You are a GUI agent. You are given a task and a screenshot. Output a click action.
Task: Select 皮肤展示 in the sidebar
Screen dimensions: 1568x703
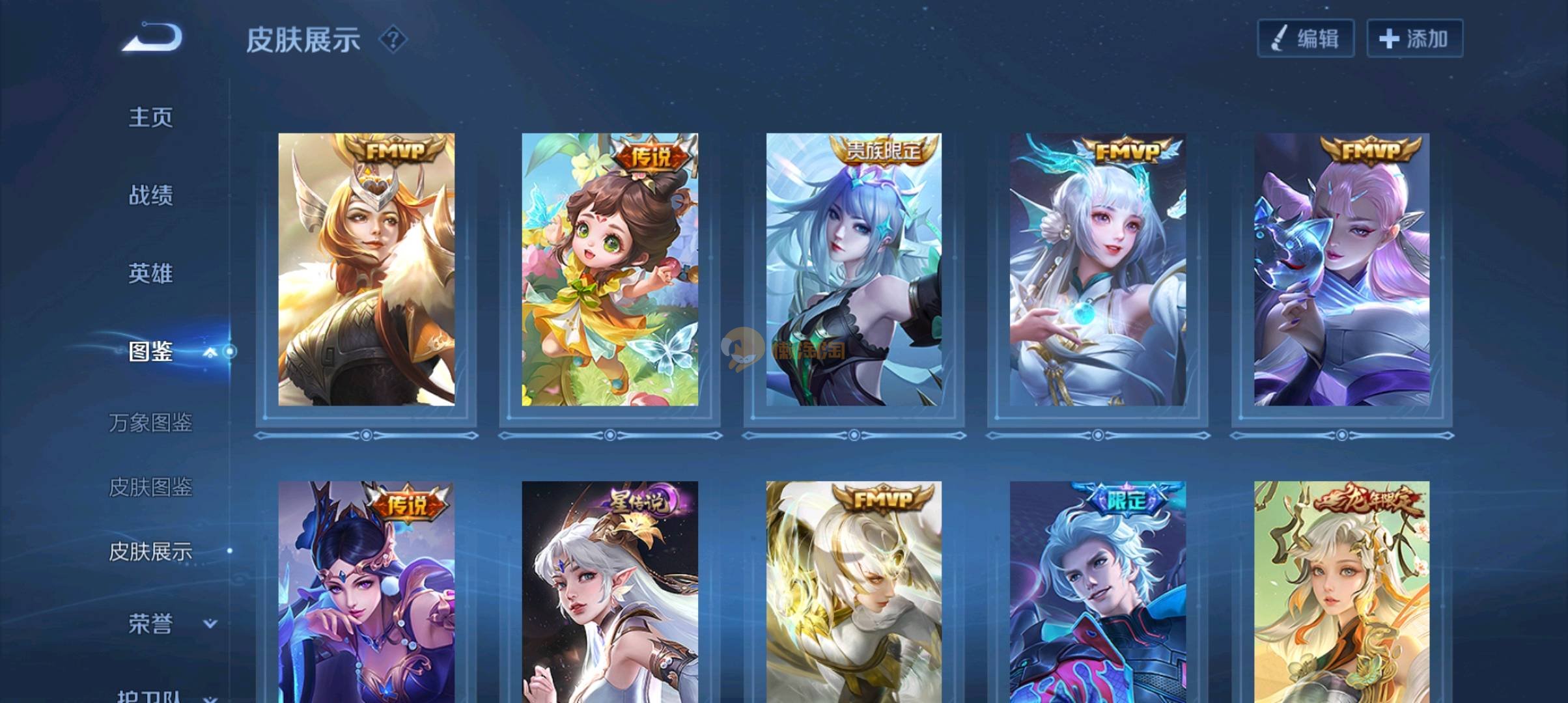click(150, 552)
